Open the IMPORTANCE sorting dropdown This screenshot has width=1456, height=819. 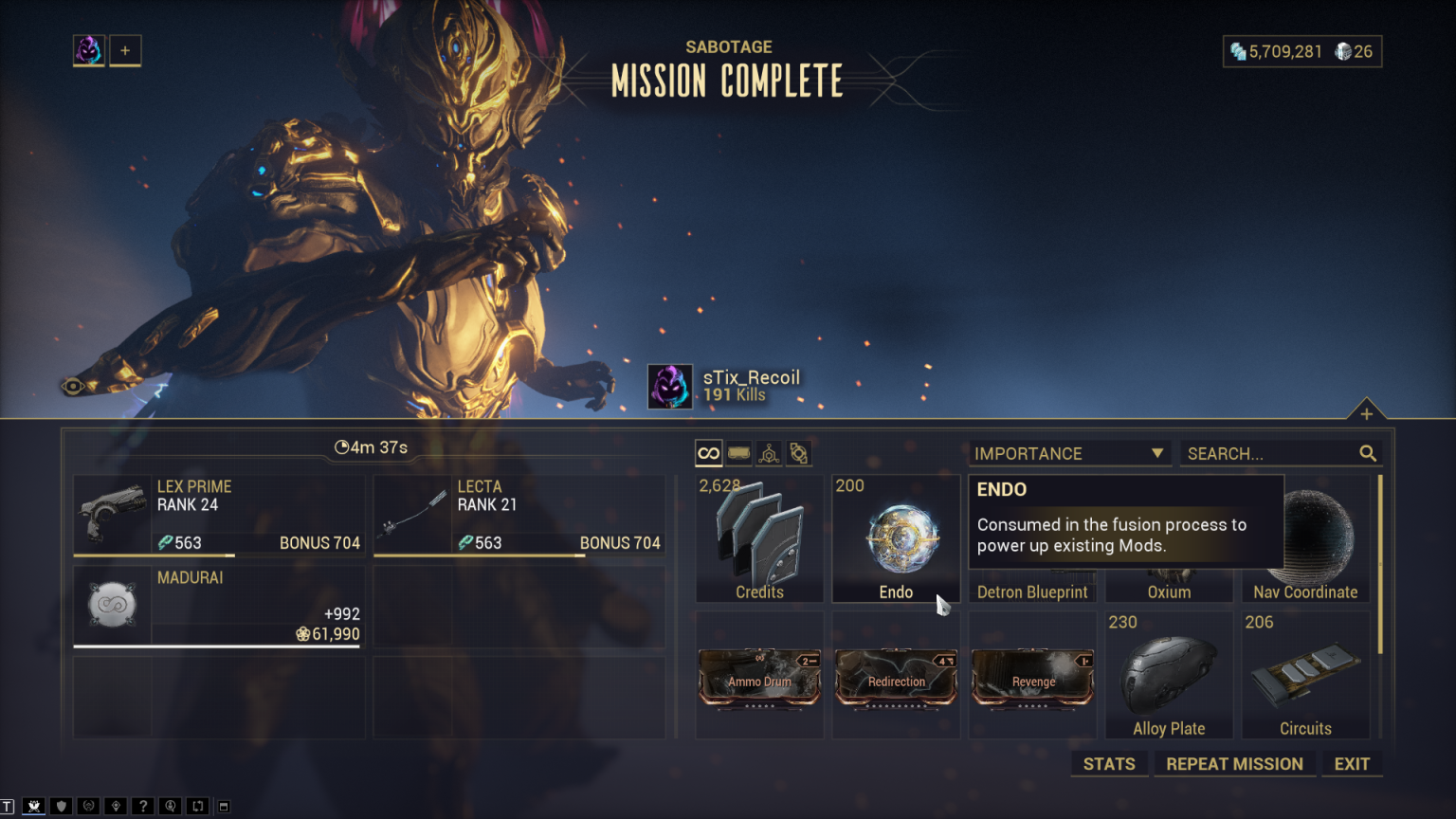[x=1069, y=453]
